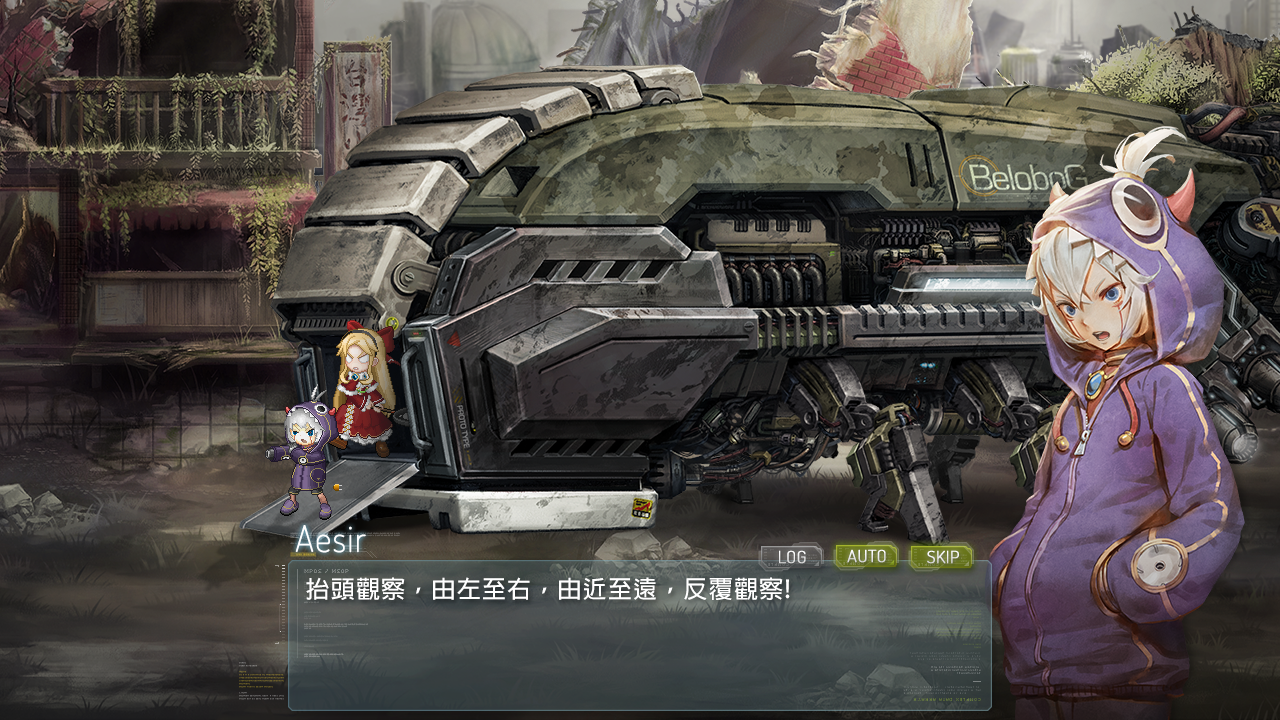Open the dialogue LOG

coord(791,557)
